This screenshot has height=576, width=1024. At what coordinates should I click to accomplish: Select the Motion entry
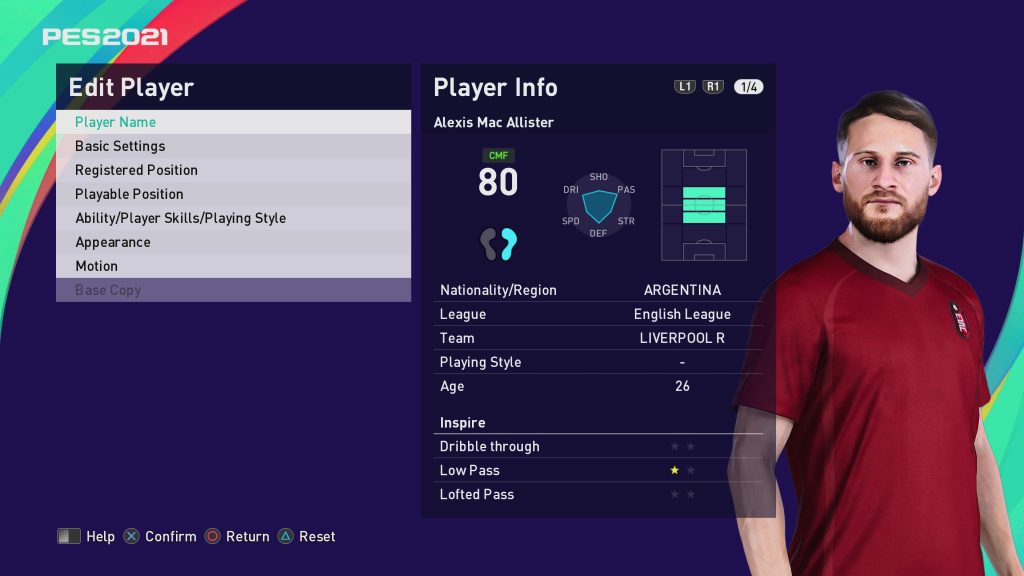coord(233,266)
